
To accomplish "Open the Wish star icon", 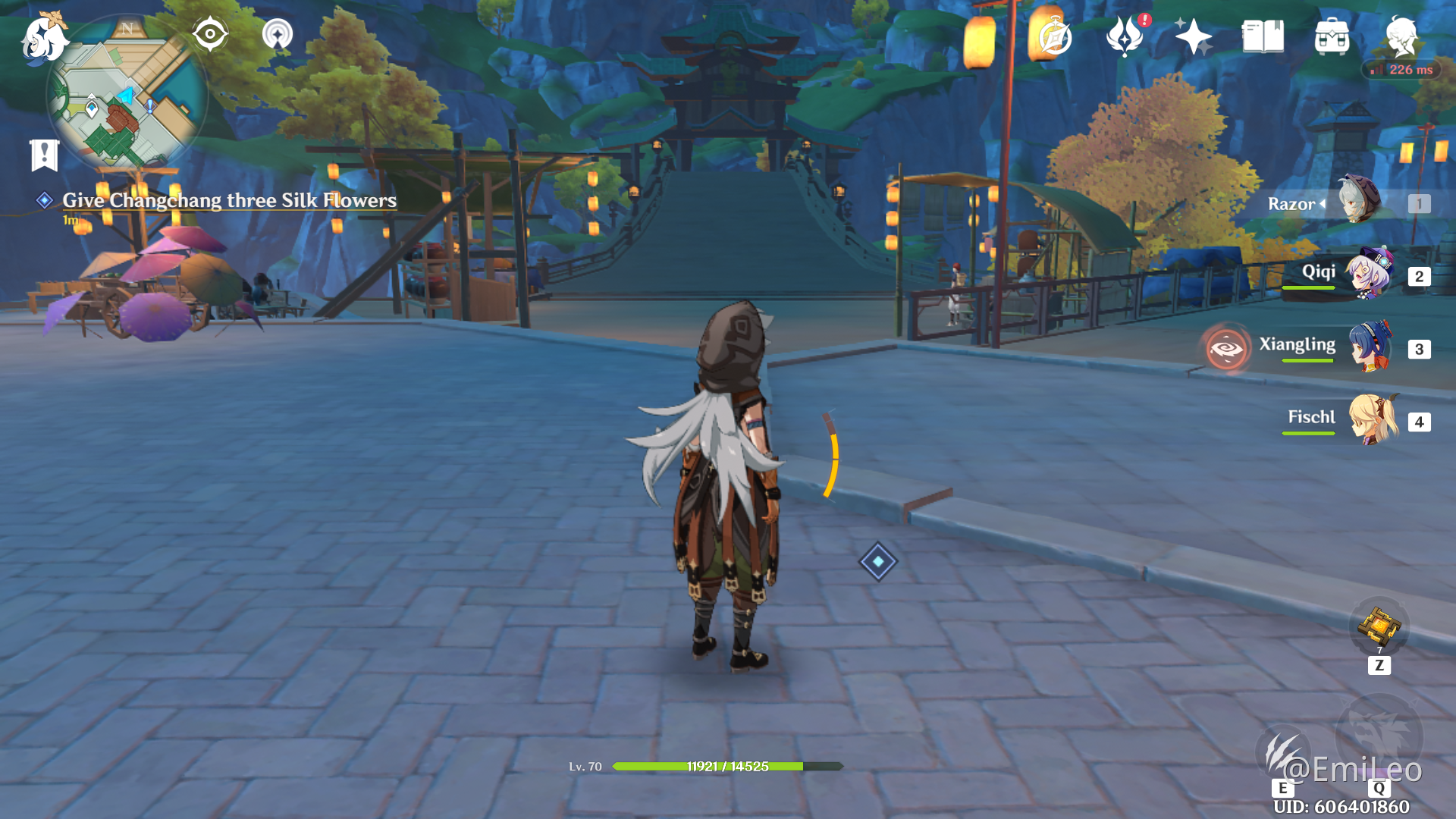I will click(1193, 36).
